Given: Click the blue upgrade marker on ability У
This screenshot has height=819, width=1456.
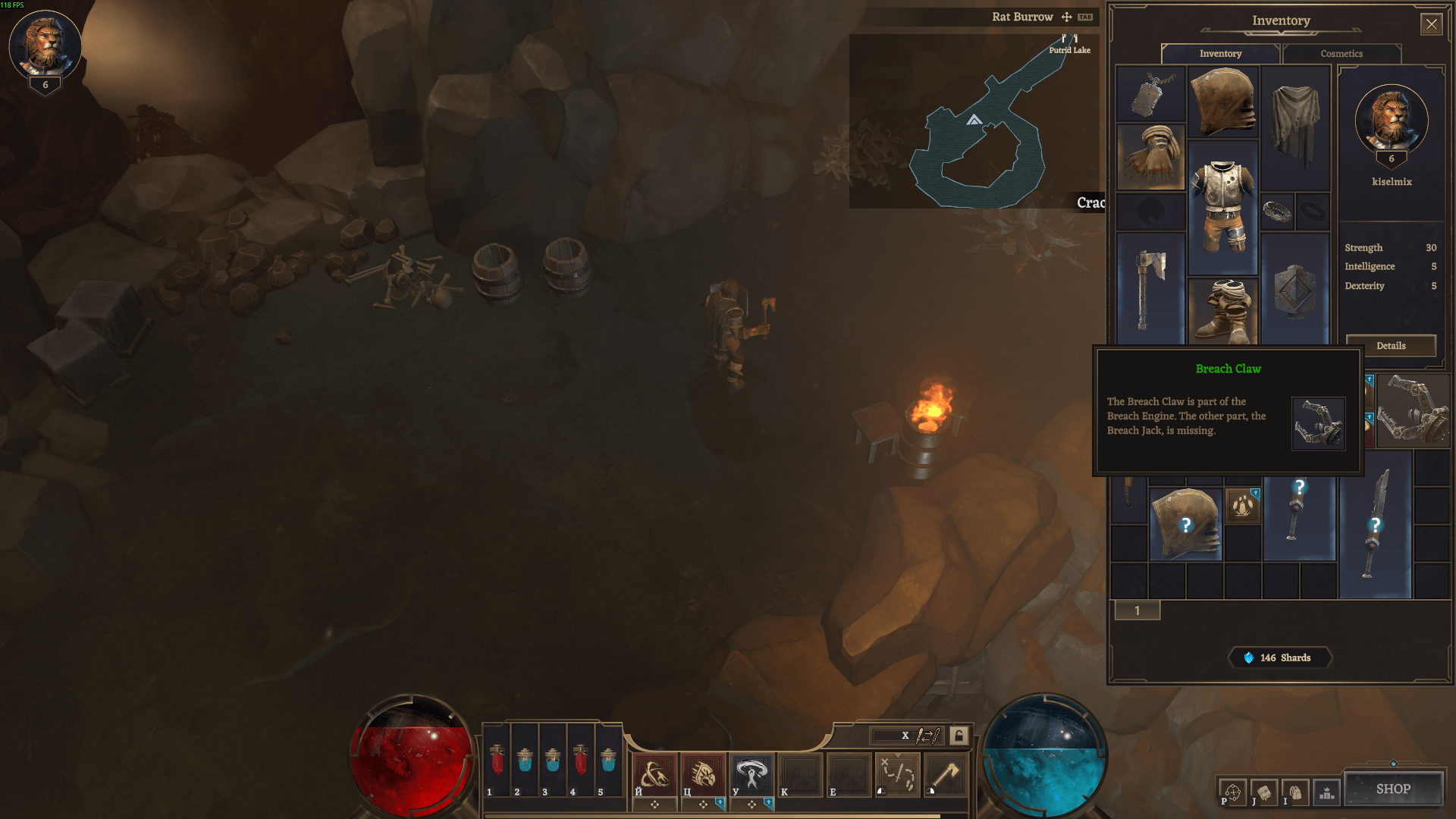Looking at the screenshot, I should [x=768, y=805].
